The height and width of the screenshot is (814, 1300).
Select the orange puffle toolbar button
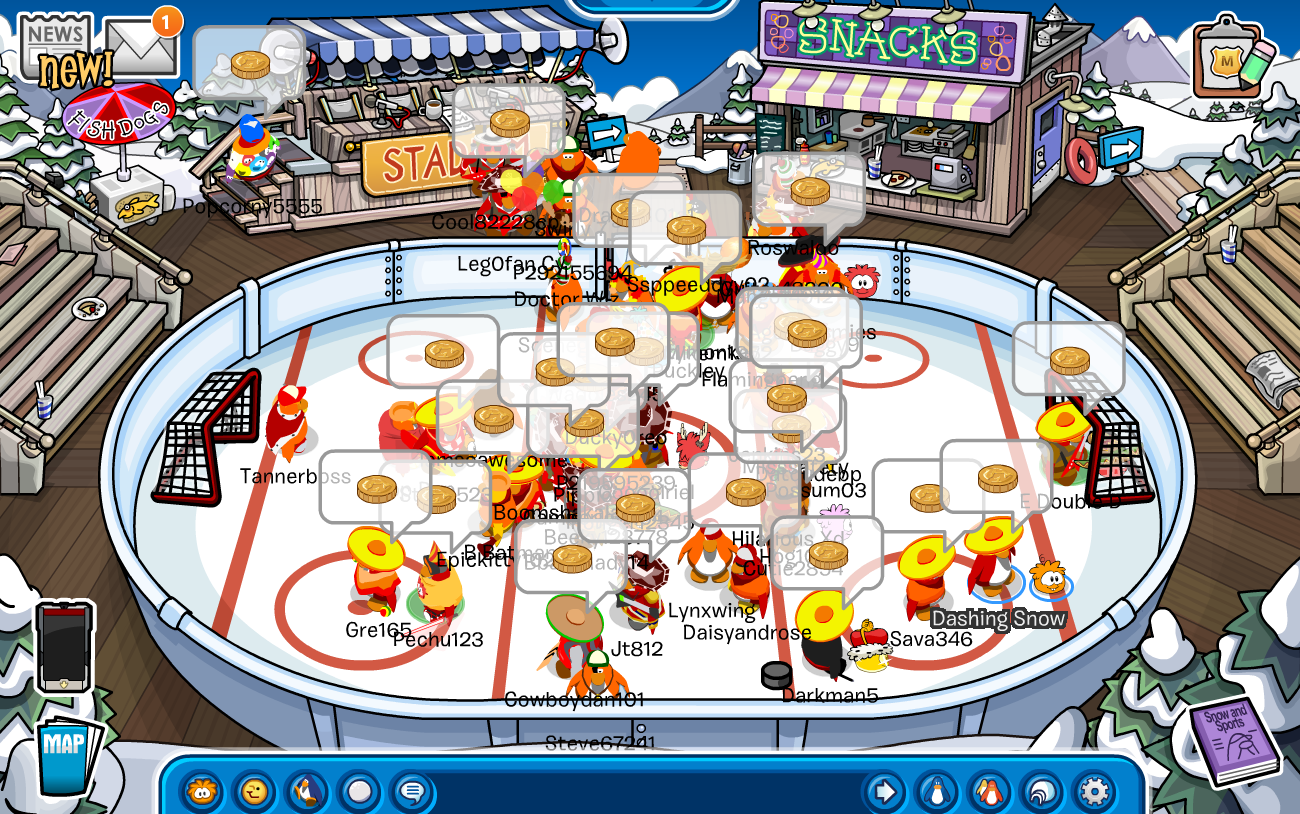point(202,792)
